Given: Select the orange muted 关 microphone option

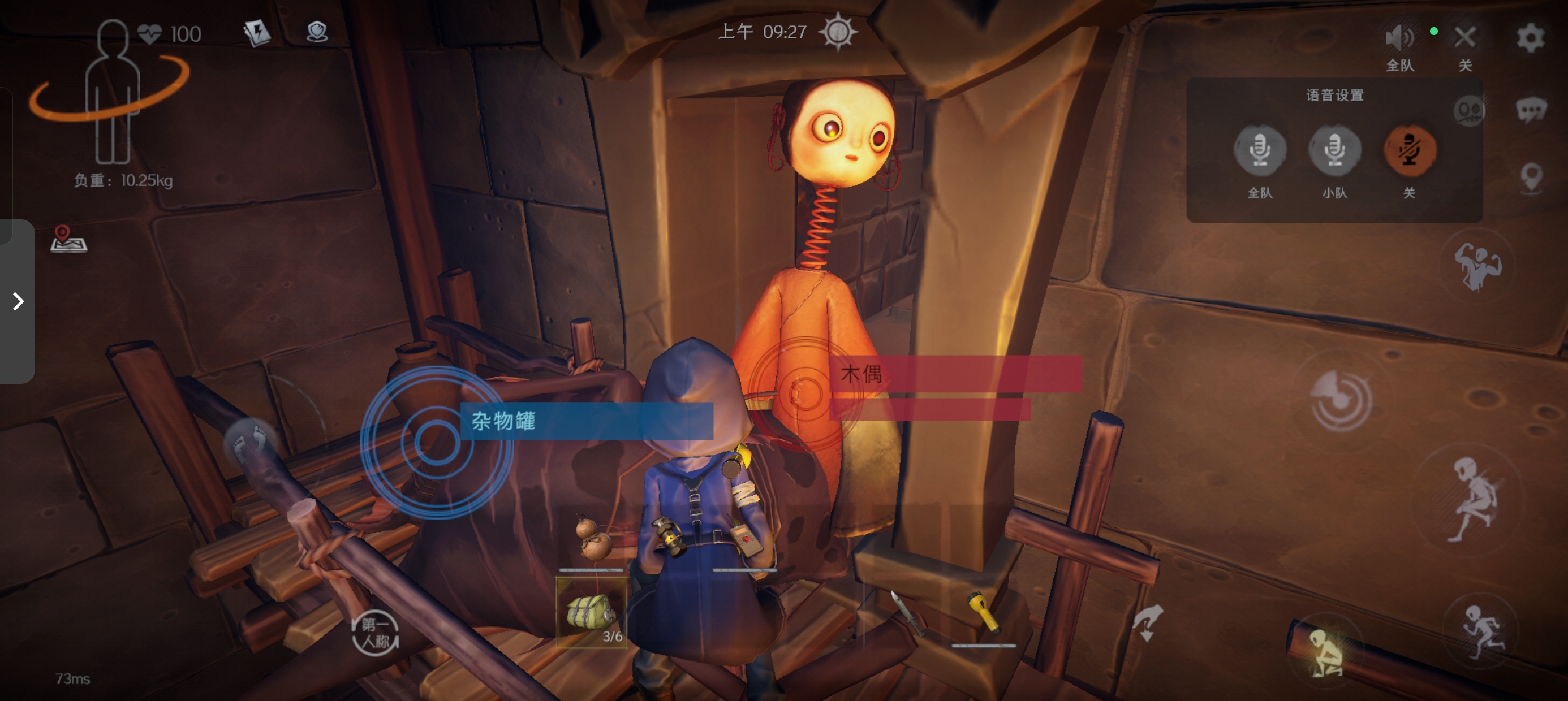Looking at the screenshot, I should (x=1410, y=150).
